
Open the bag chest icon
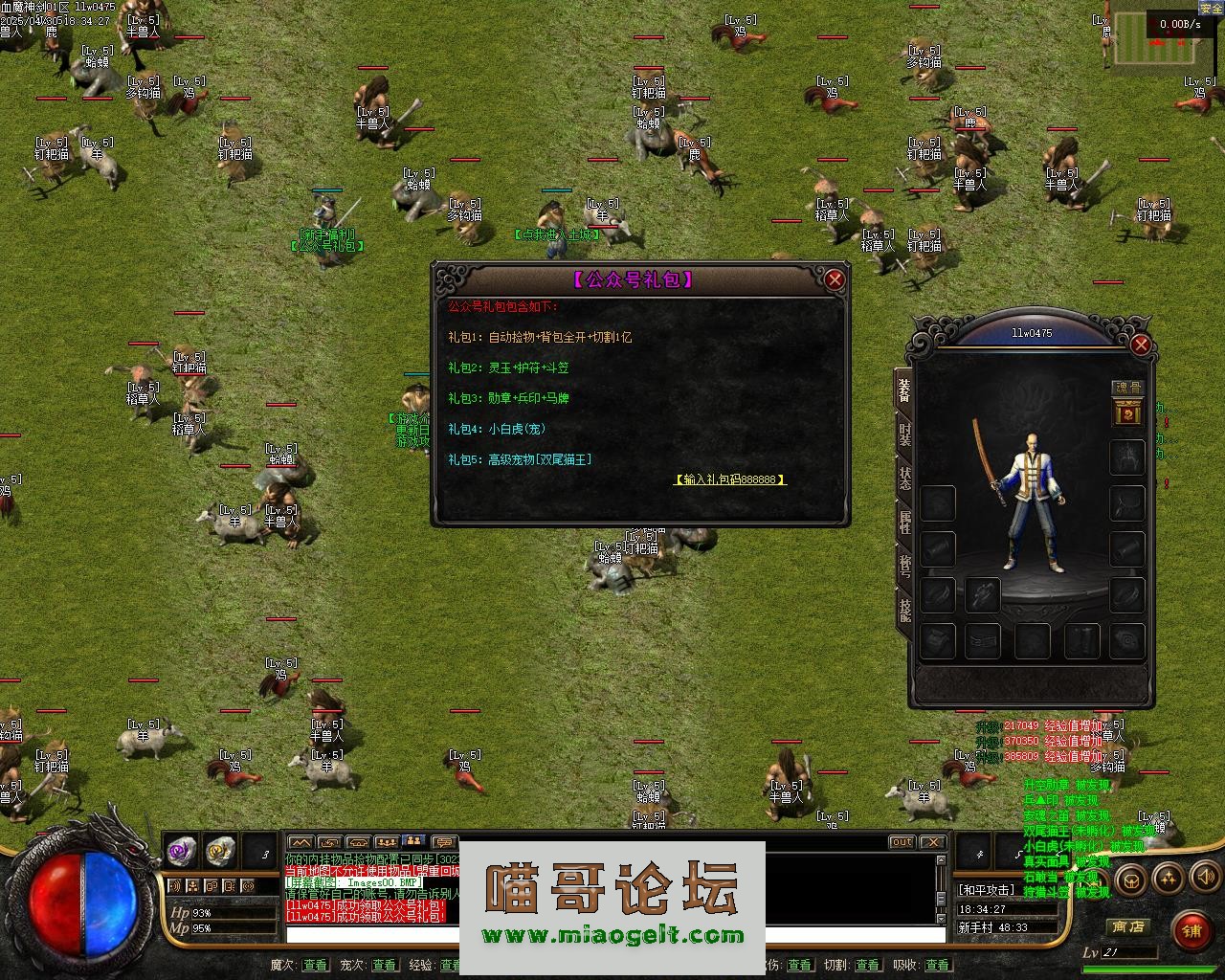tap(1132, 879)
